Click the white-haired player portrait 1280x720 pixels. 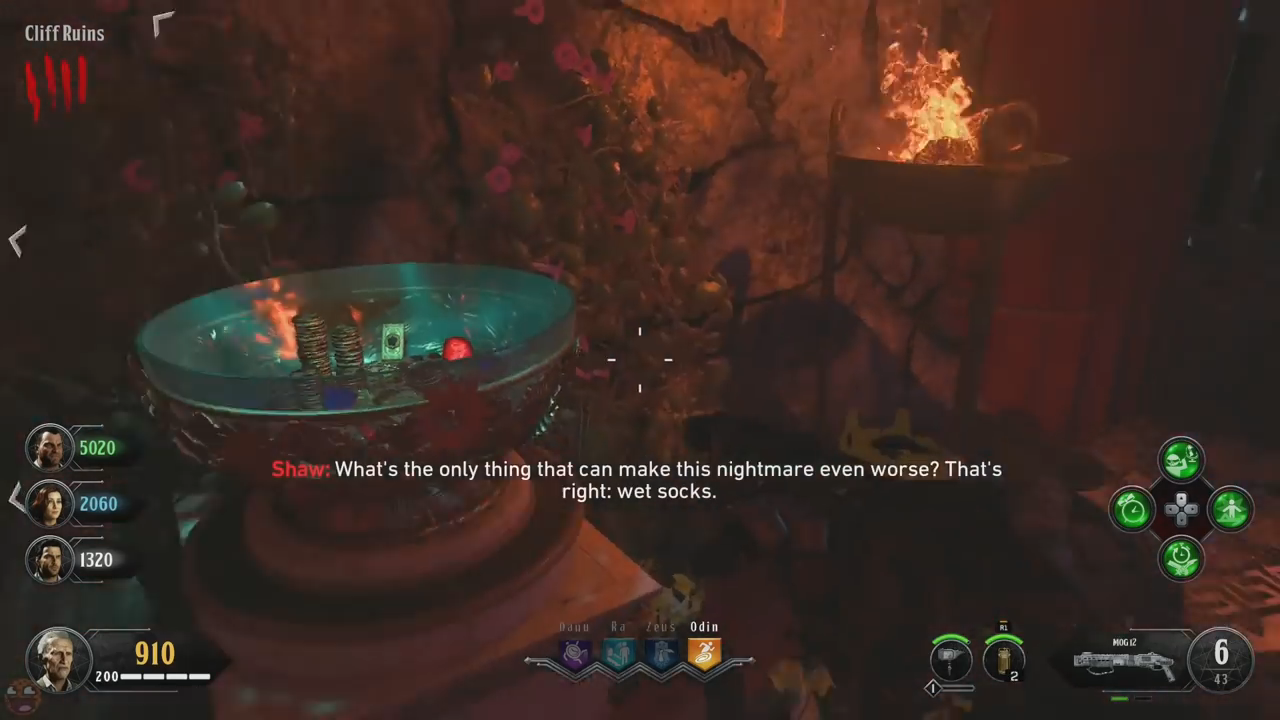[x=58, y=659]
